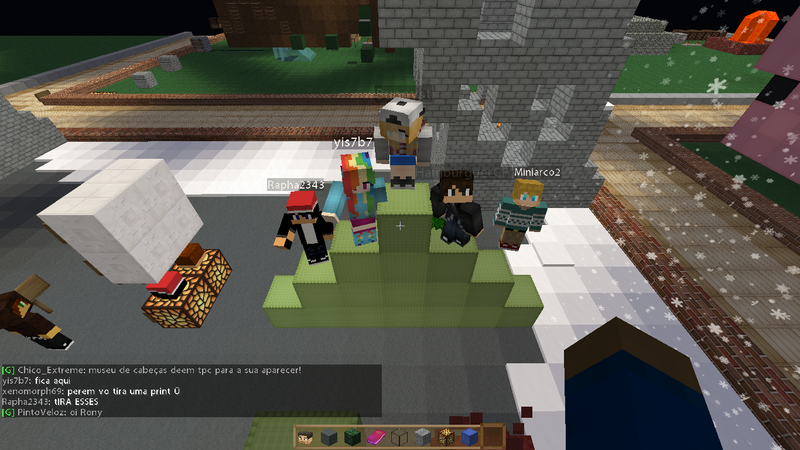
Task: Choose the dark green mossy block slot
Action: point(352,437)
